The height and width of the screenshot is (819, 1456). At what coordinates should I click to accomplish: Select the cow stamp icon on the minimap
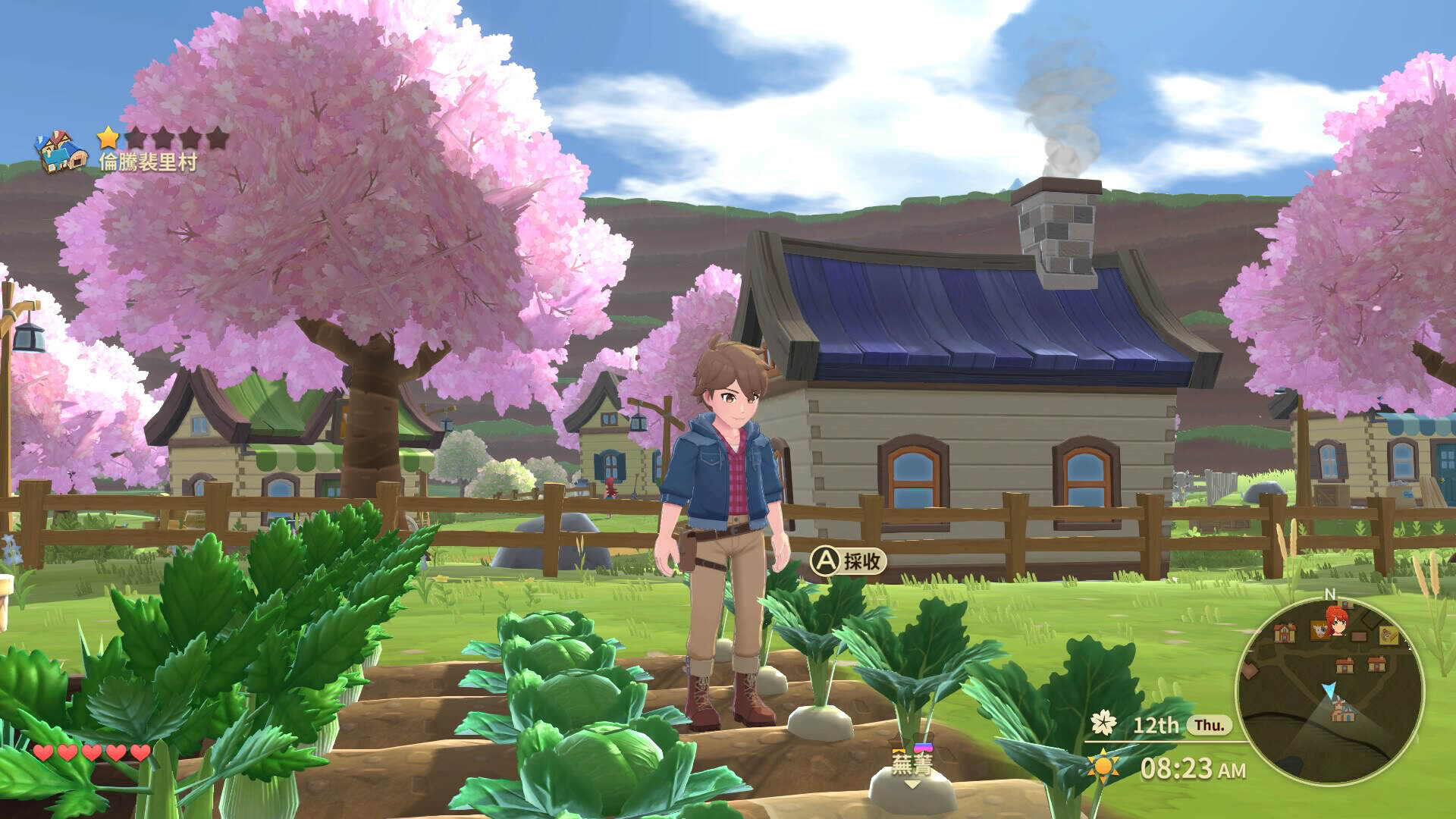point(1319,631)
